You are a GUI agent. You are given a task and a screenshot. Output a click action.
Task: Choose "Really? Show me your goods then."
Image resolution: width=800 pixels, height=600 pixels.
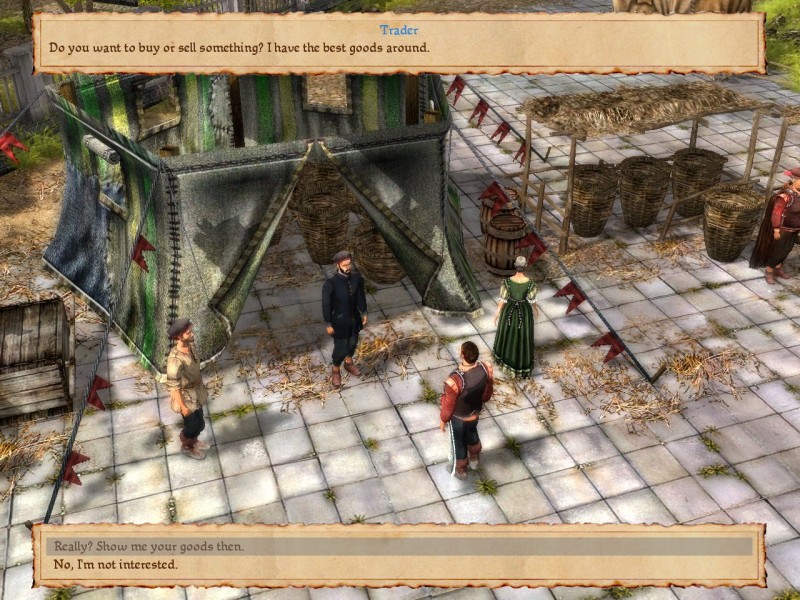148,546
